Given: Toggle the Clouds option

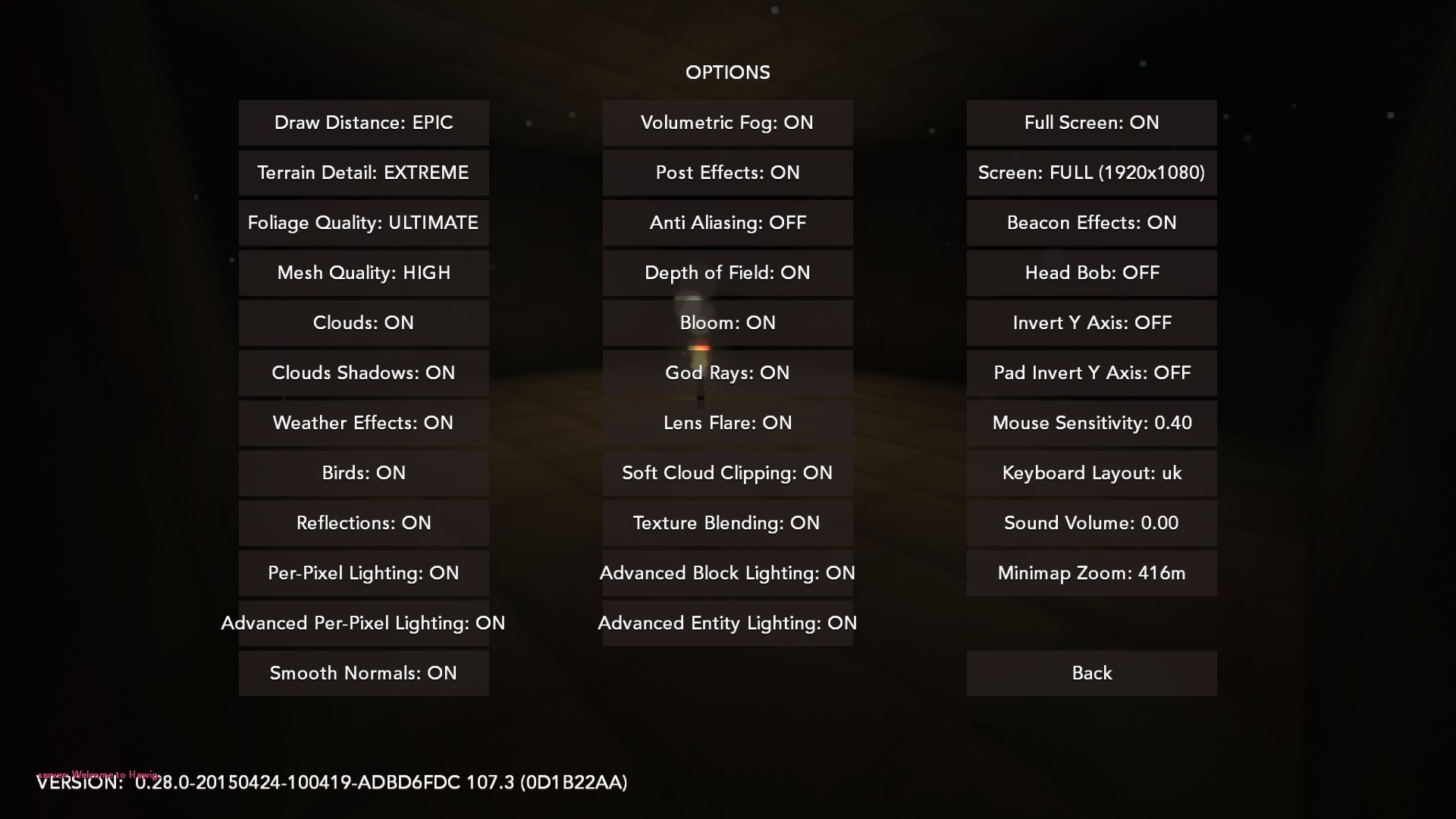Looking at the screenshot, I should coord(363,323).
